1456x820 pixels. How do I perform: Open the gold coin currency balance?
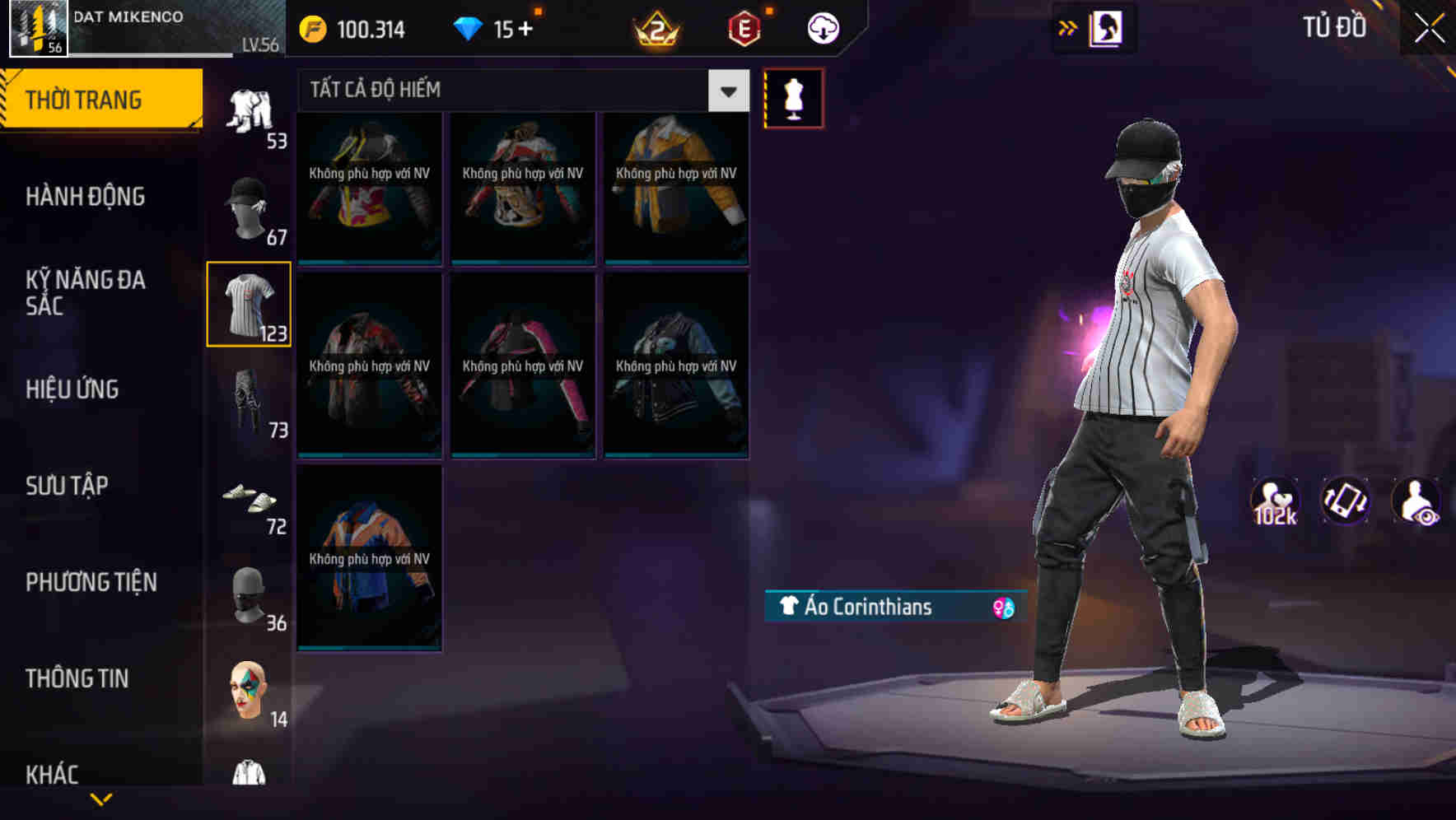coord(354,28)
